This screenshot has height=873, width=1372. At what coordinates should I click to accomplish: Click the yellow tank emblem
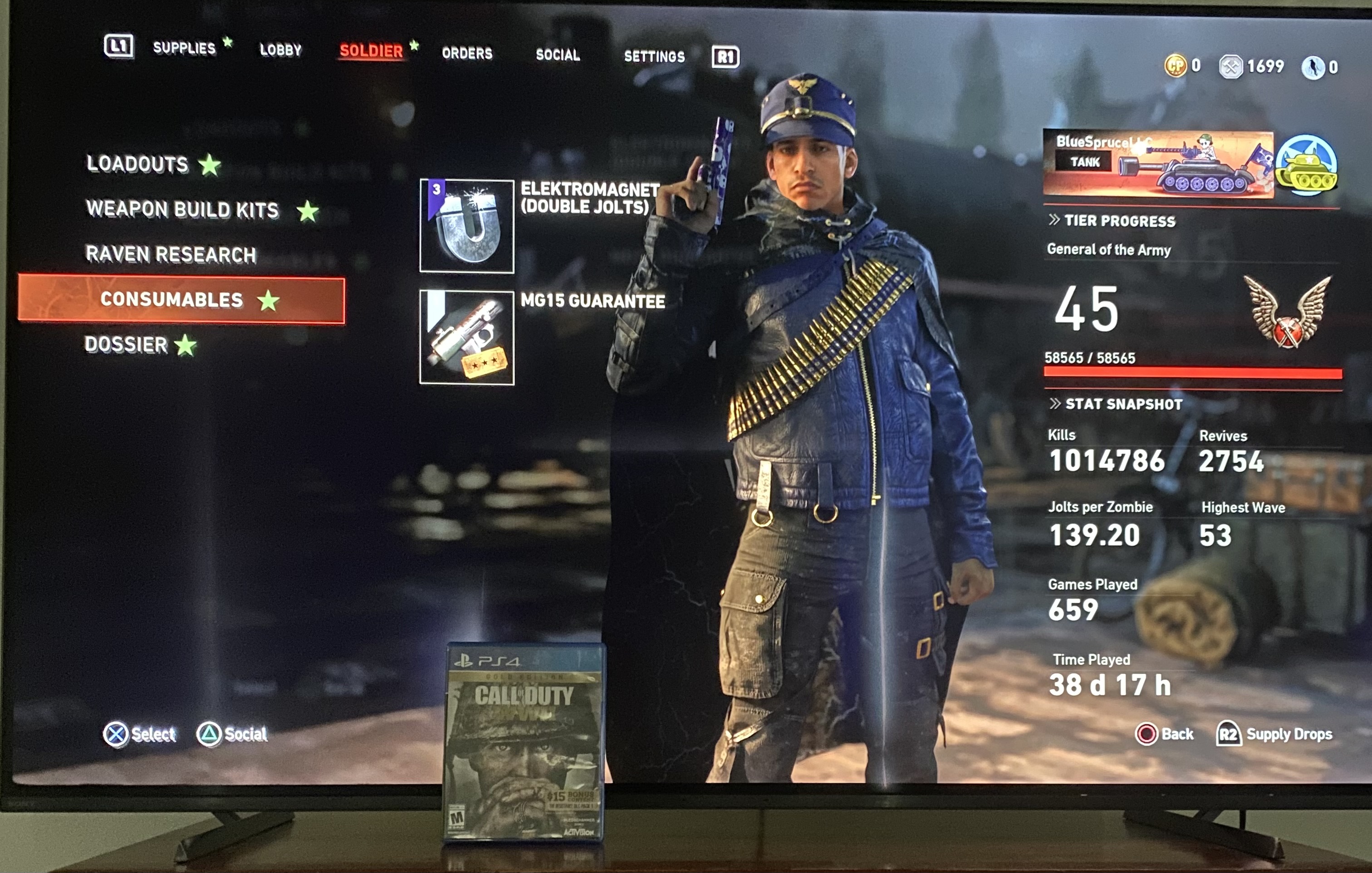point(1305,166)
